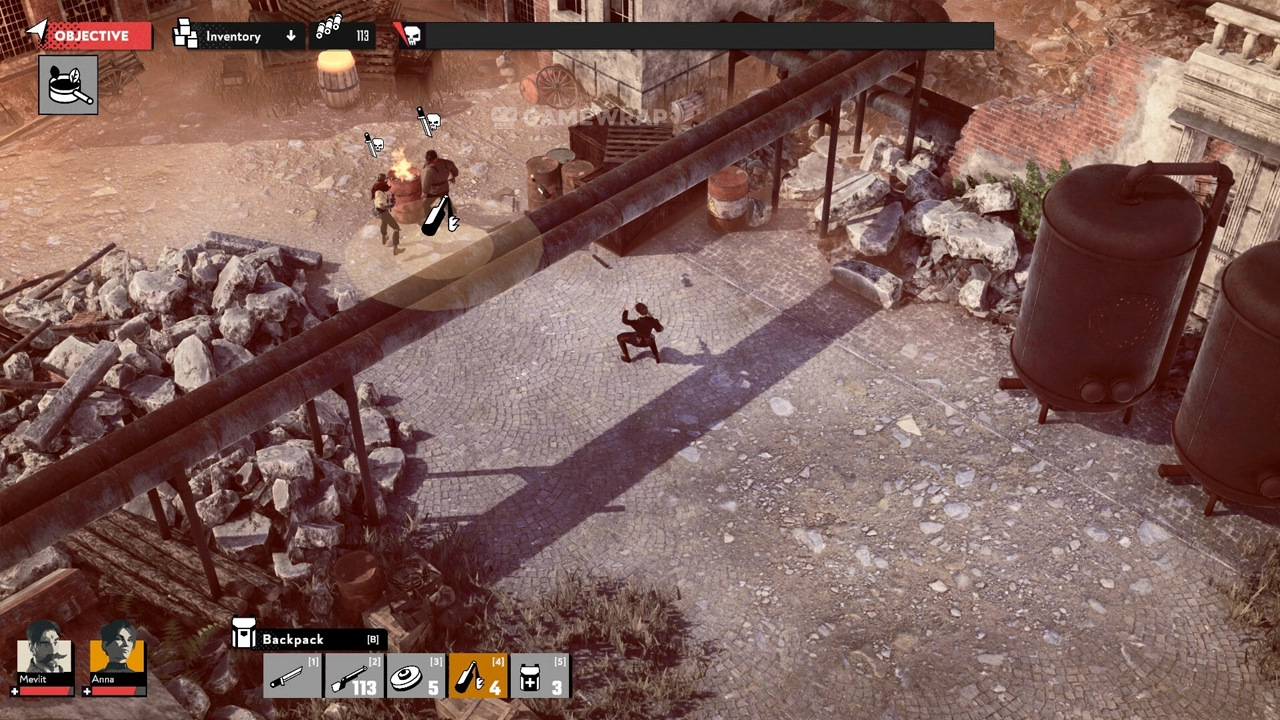Select the highlighted bottle throwable slot
The image size is (1280, 720).
[x=478, y=676]
